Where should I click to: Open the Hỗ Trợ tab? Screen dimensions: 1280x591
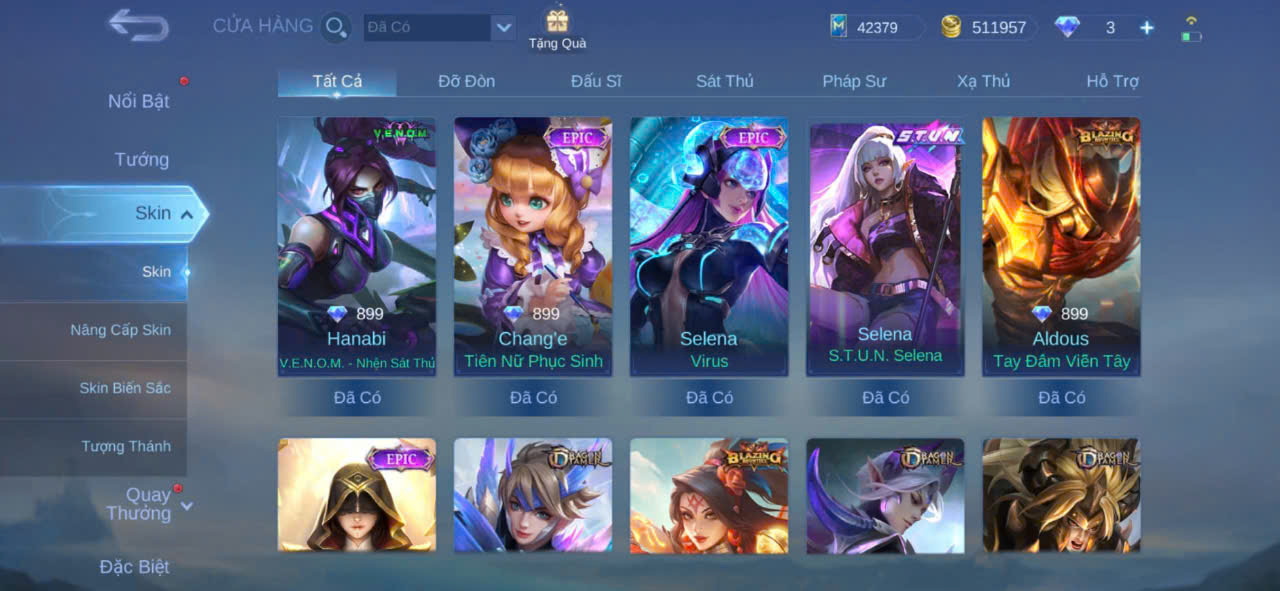click(1112, 81)
